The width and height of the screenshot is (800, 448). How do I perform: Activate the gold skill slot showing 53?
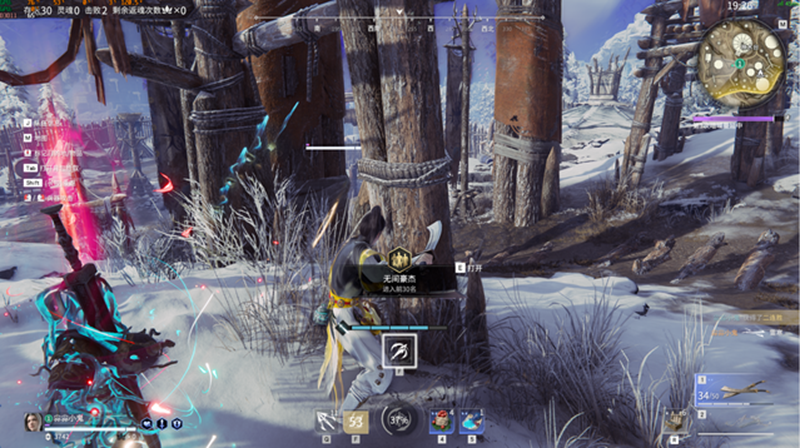coord(354,420)
